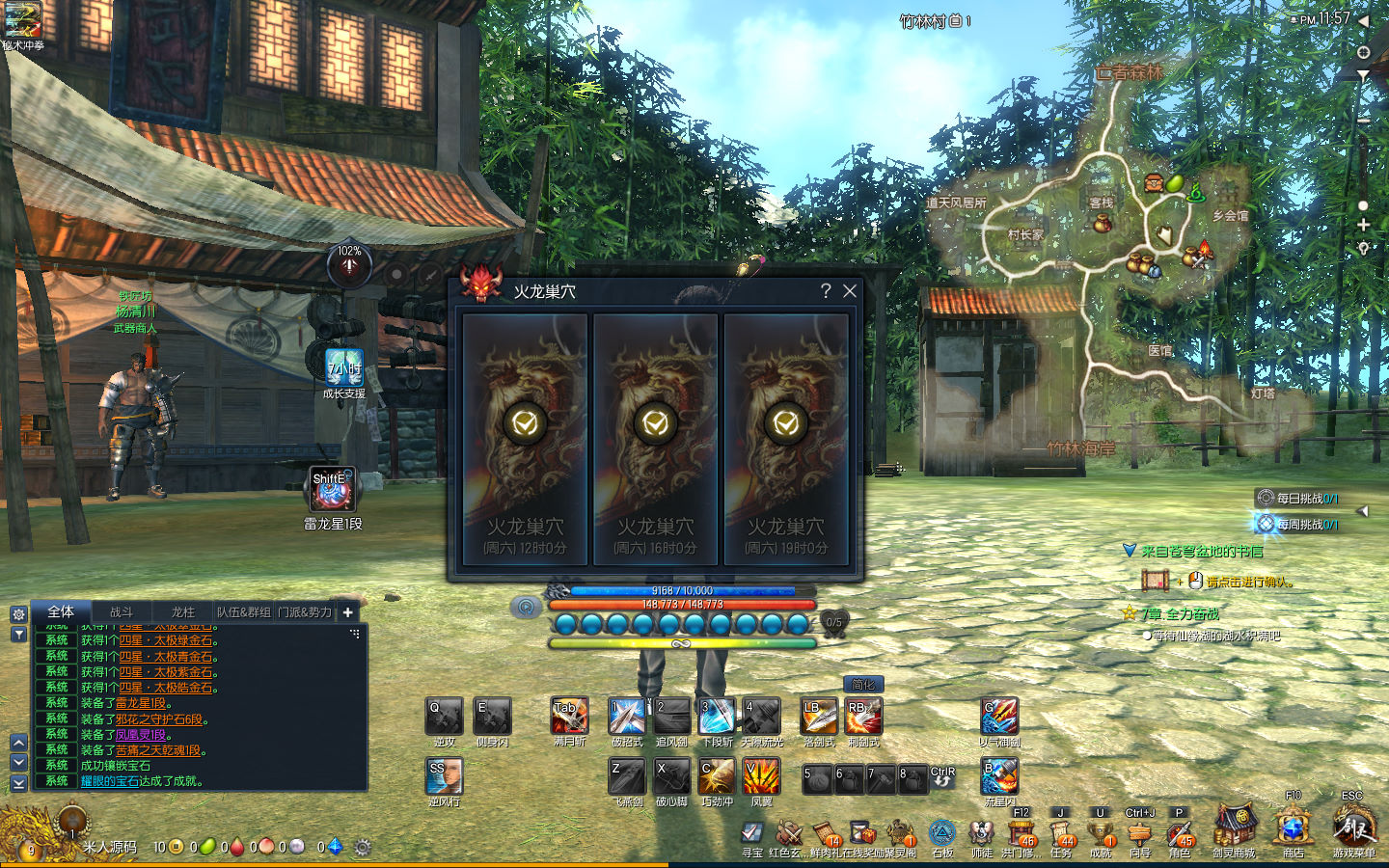Choose the 火龙巢穴 19时0分 card
This screenshot has height=868, width=1389.
(786, 439)
